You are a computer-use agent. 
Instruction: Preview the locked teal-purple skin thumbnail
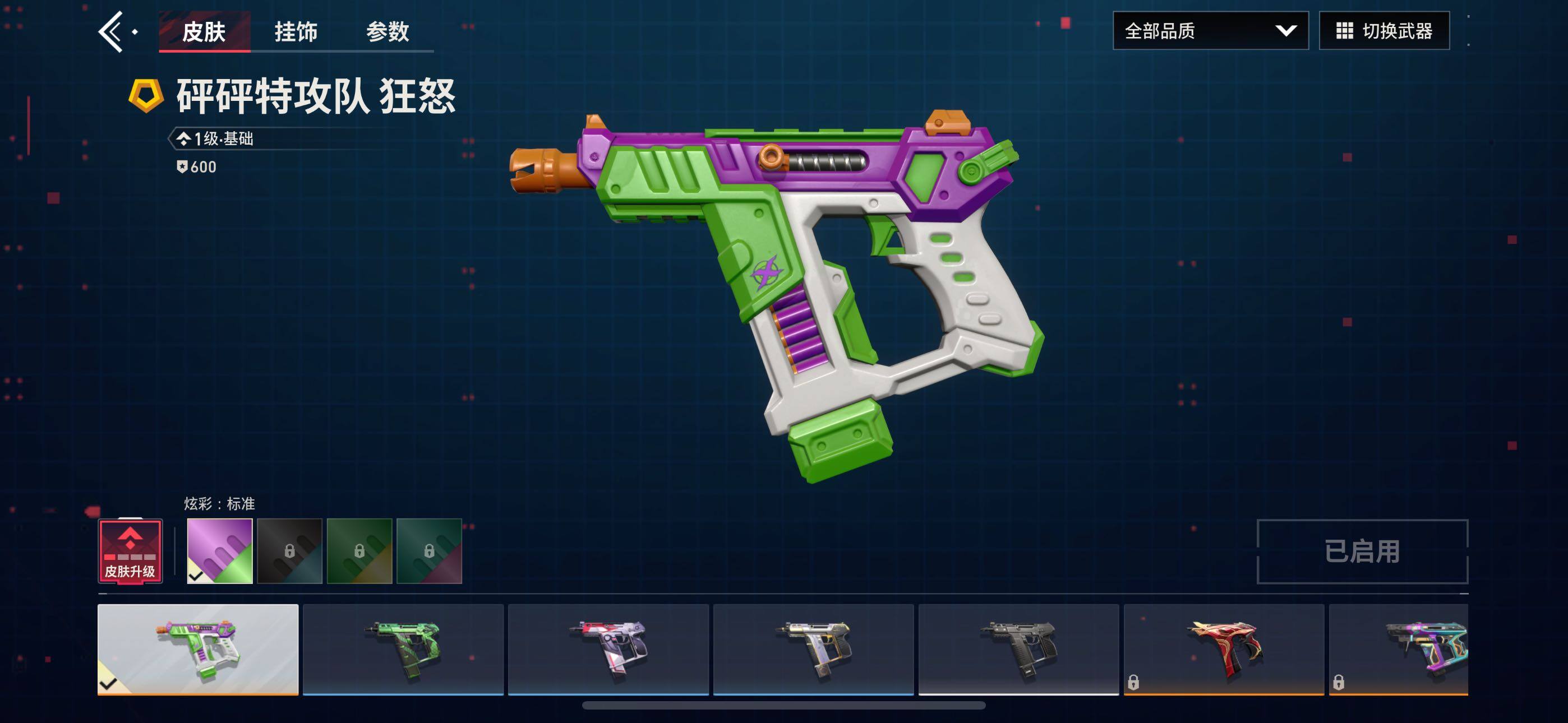tap(1398, 649)
